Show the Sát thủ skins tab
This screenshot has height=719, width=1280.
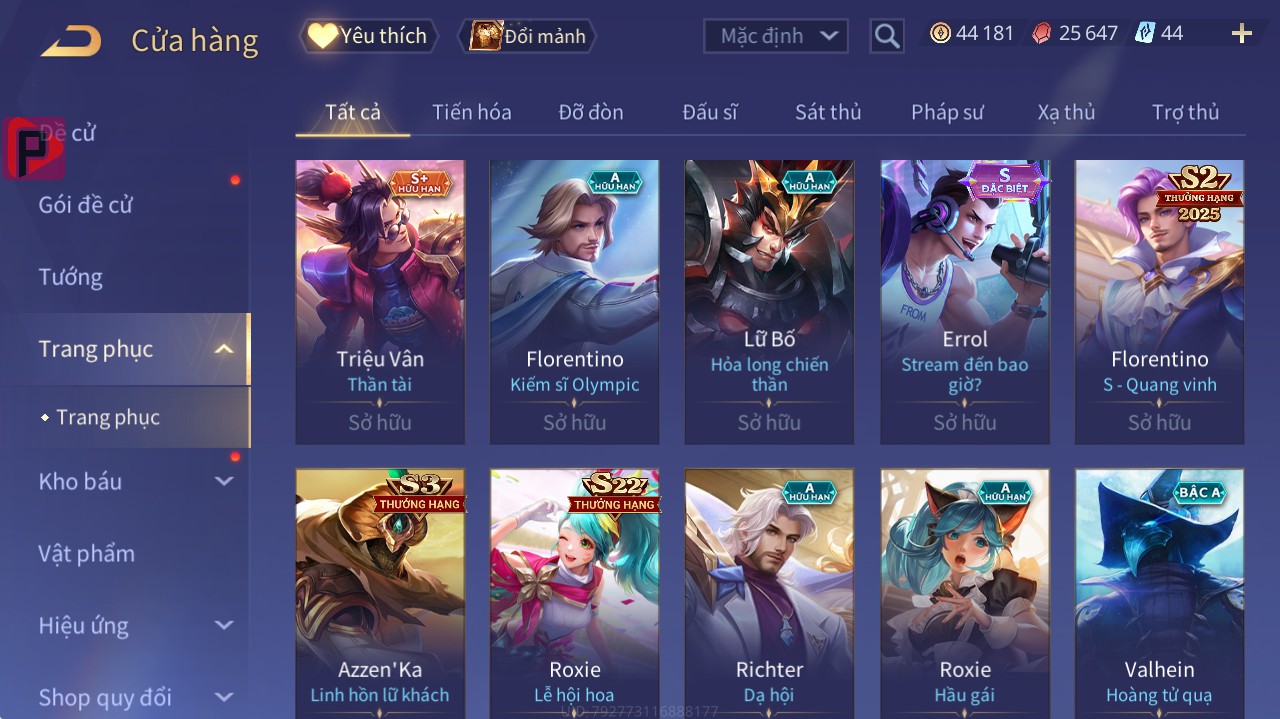(x=828, y=112)
